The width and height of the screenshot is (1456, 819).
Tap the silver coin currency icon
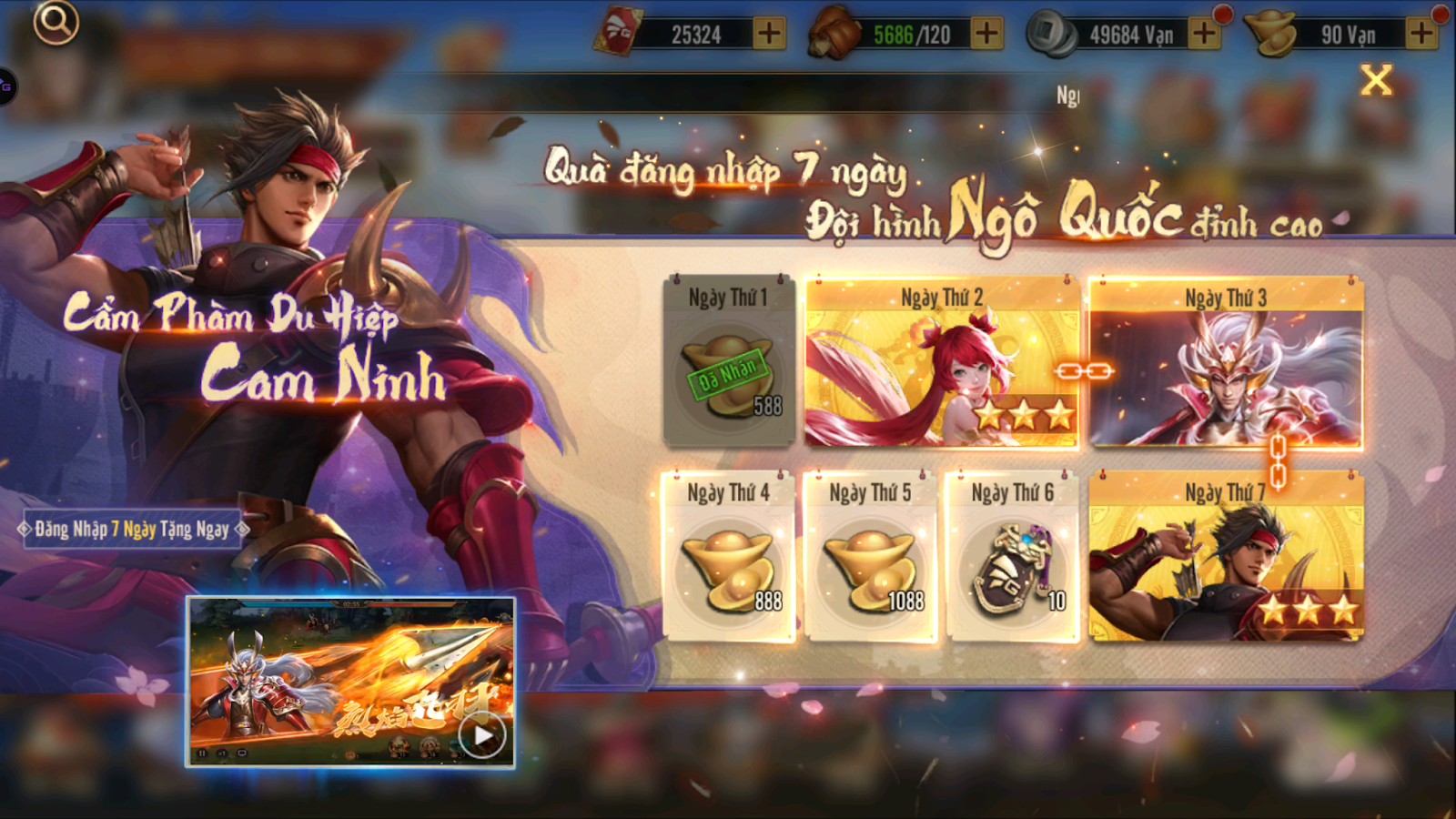coord(1048,30)
